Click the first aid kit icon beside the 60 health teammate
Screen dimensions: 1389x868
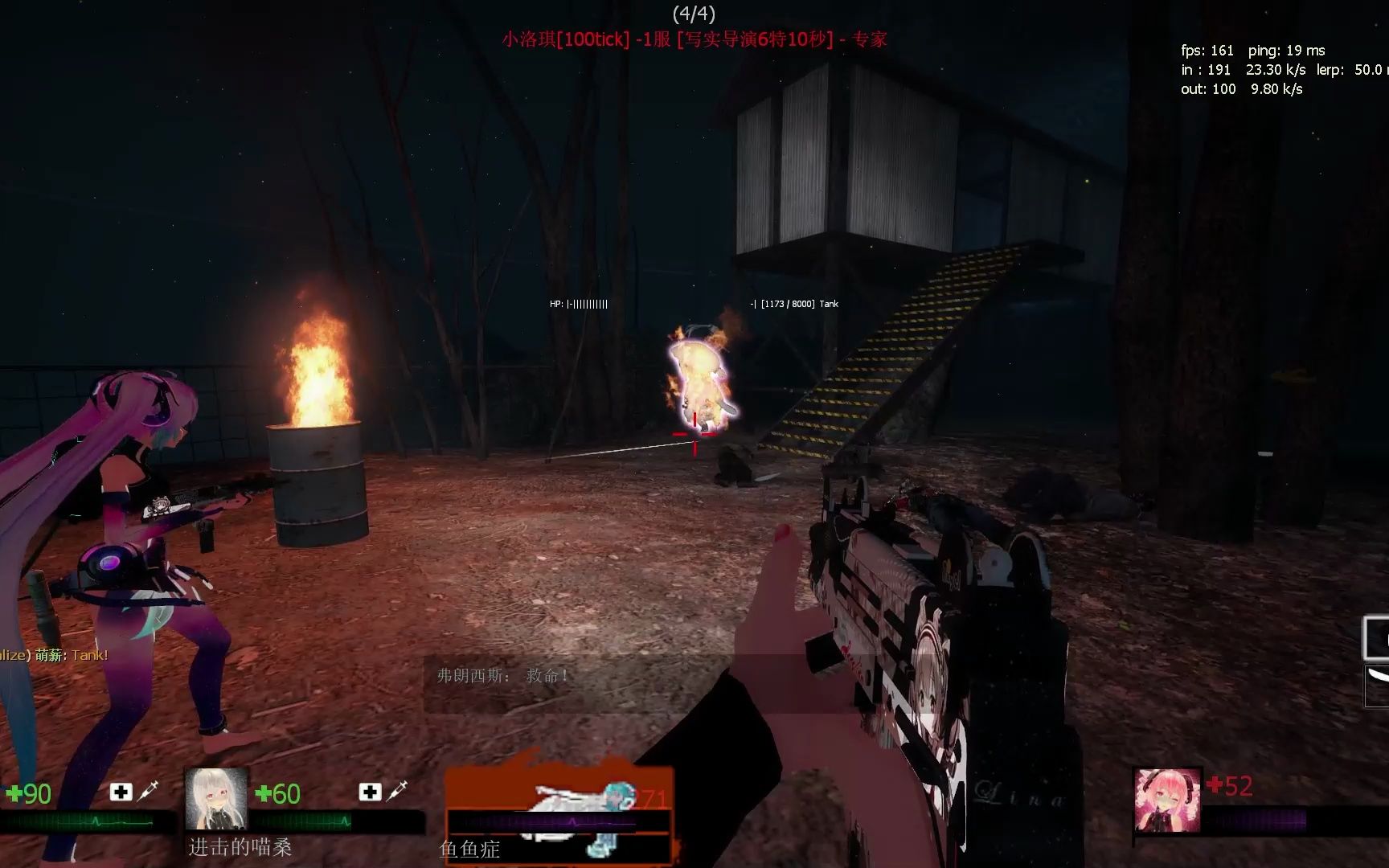(370, 792)
